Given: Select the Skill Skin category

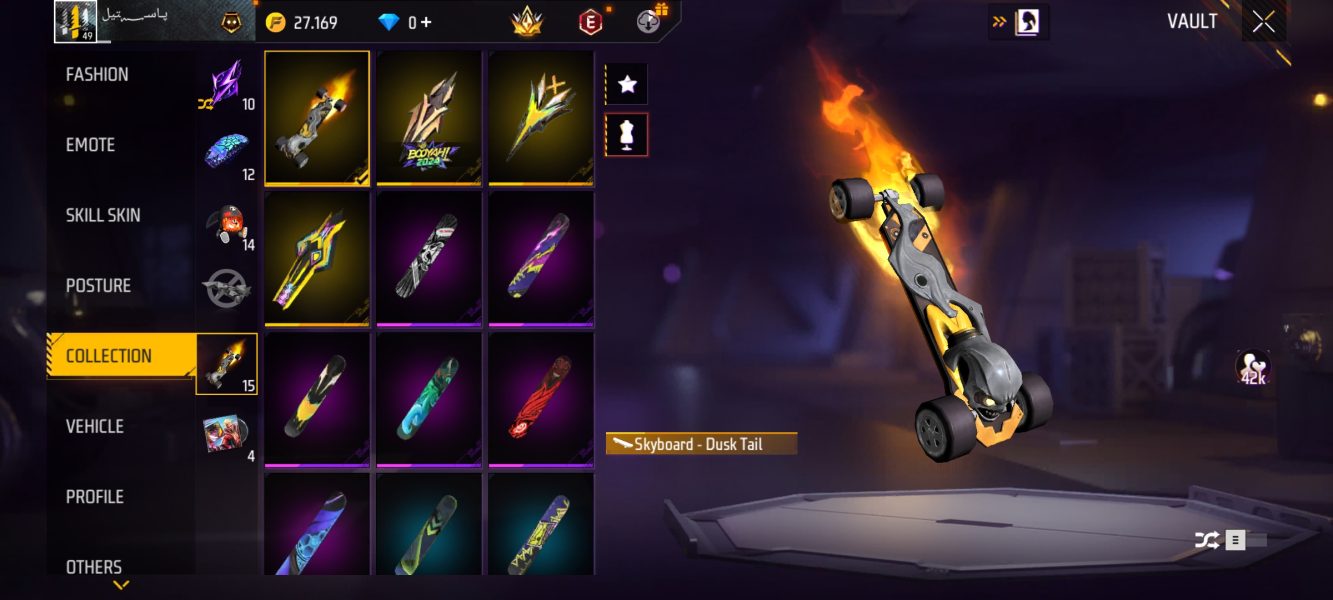Looking at the screenshot, I should coord(103,215).
